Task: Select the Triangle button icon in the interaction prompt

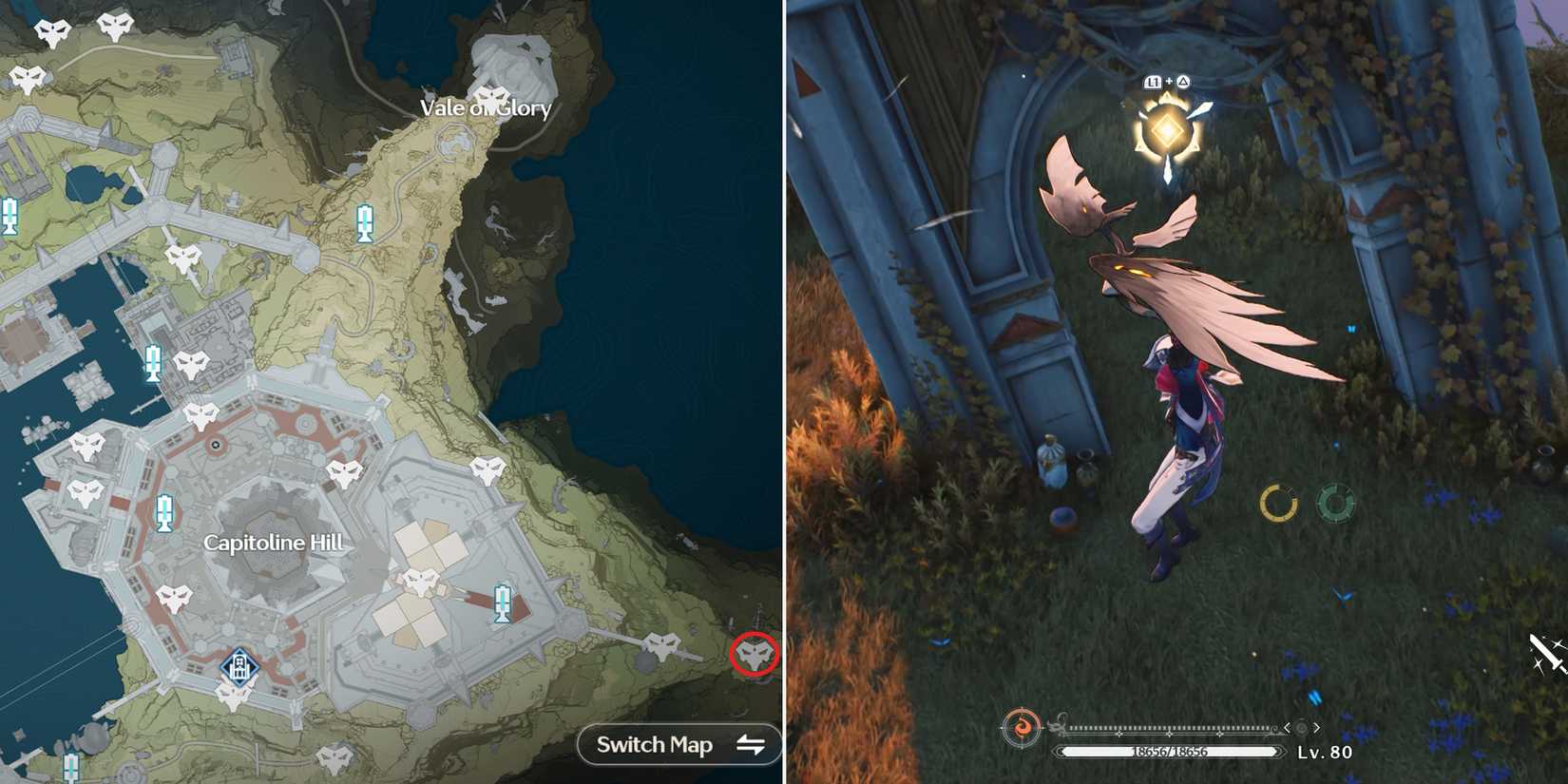Action: point(1183,83)
